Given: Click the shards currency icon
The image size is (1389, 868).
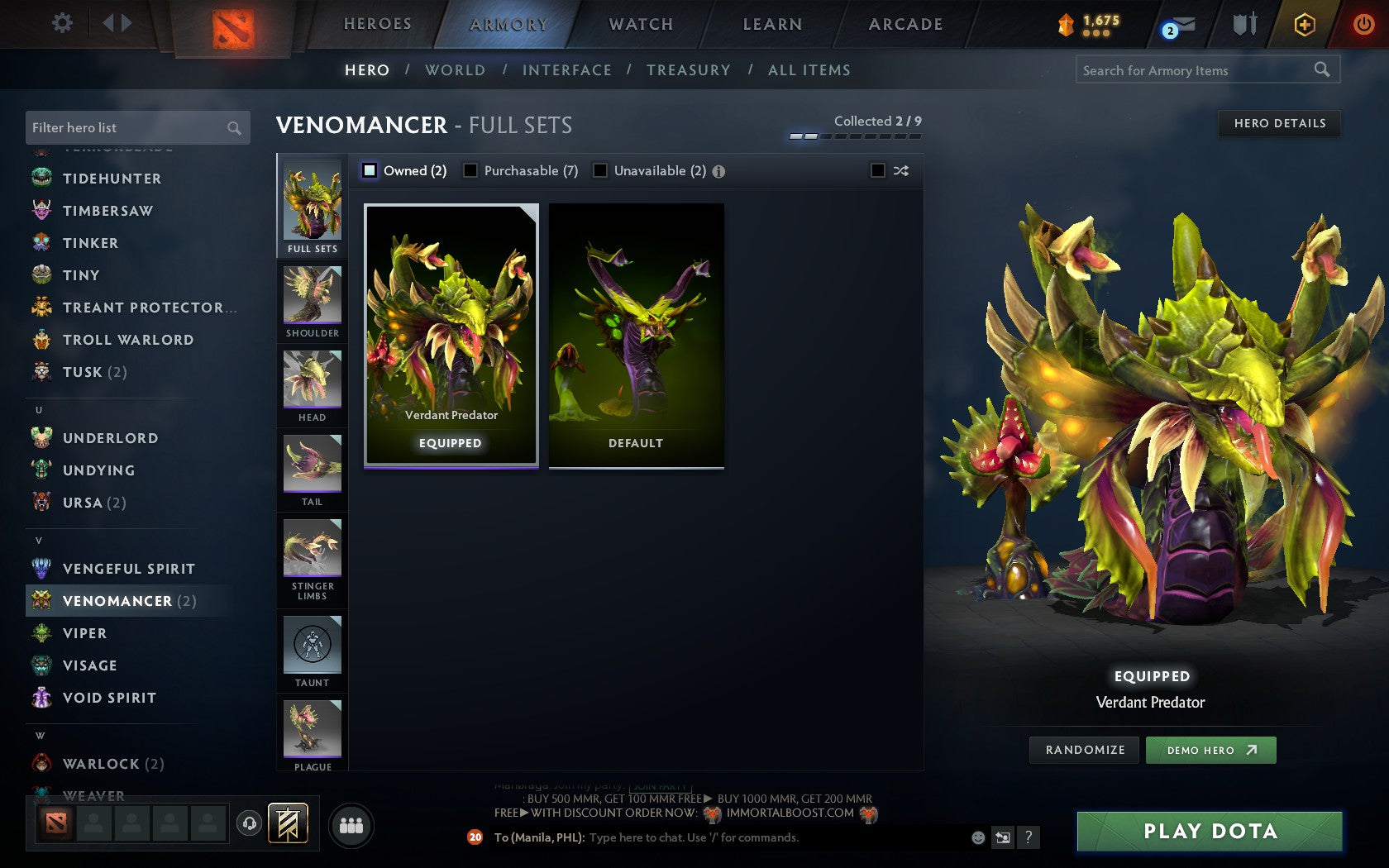Looking at the screenshot, I should [1066, 24].
